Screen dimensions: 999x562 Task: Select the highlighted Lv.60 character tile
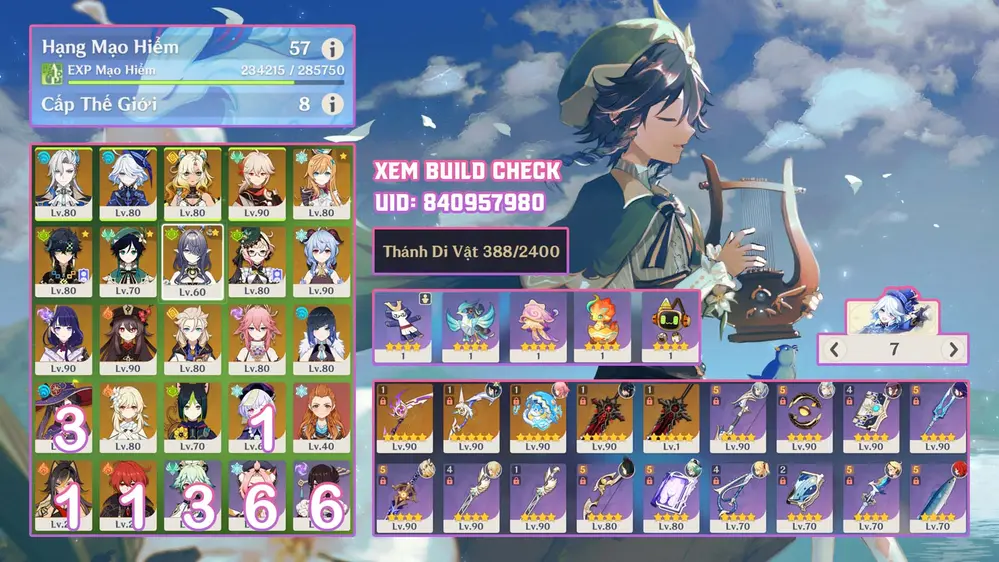(x=192, y=260)
